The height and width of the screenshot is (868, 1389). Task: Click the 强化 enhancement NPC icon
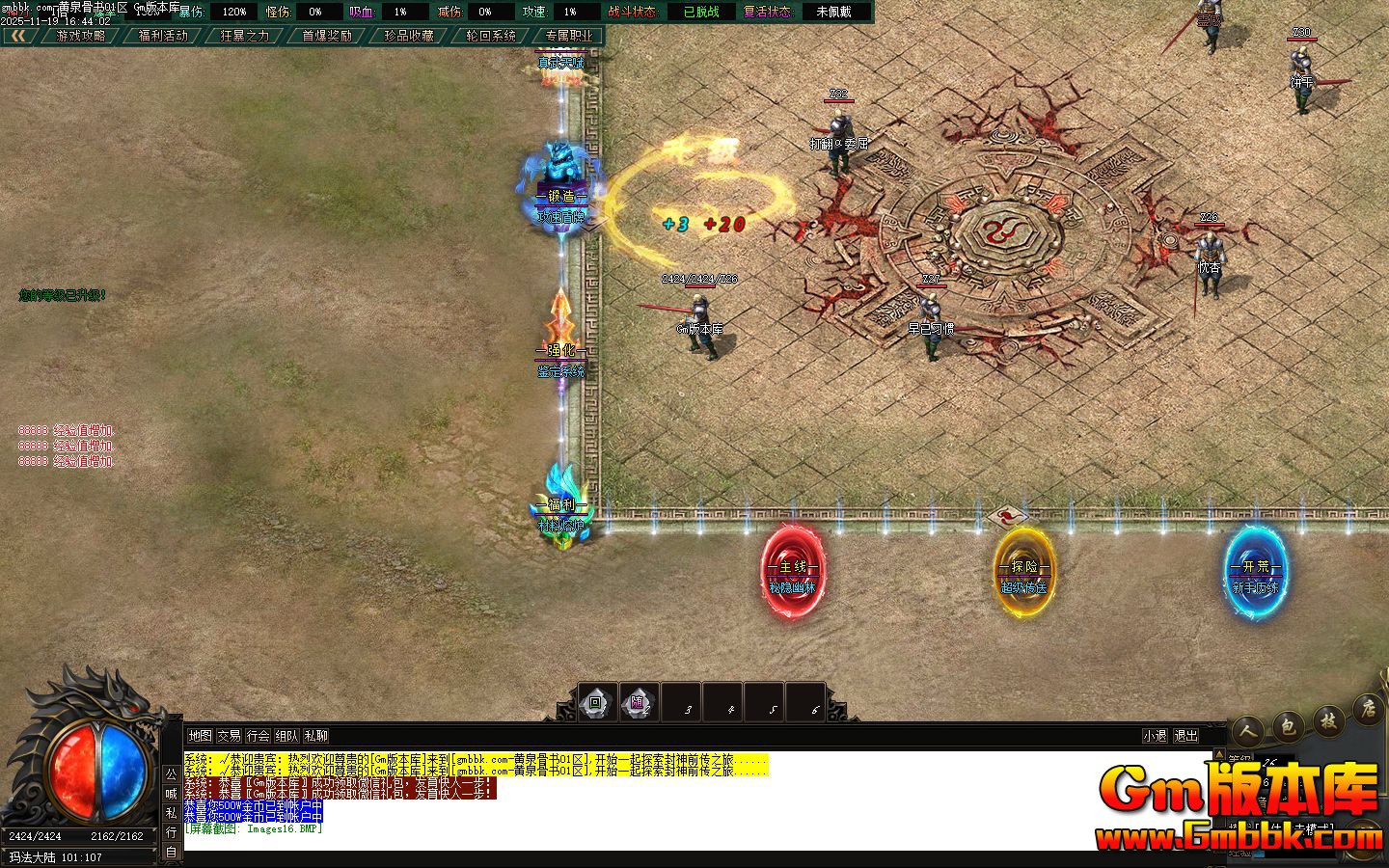tap(559, 328)
